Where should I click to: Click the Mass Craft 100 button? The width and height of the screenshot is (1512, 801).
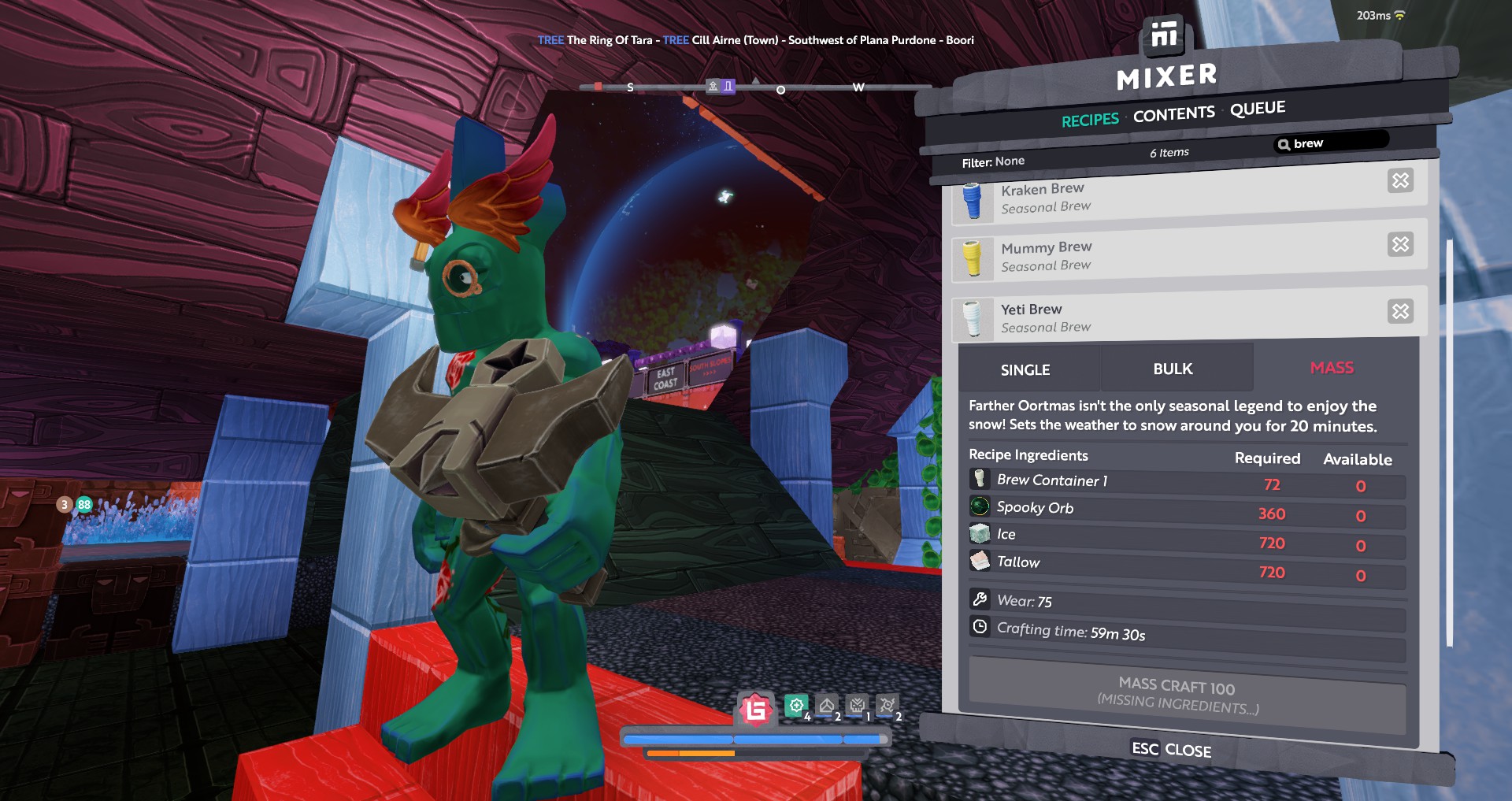click(x=1178, y=694)
